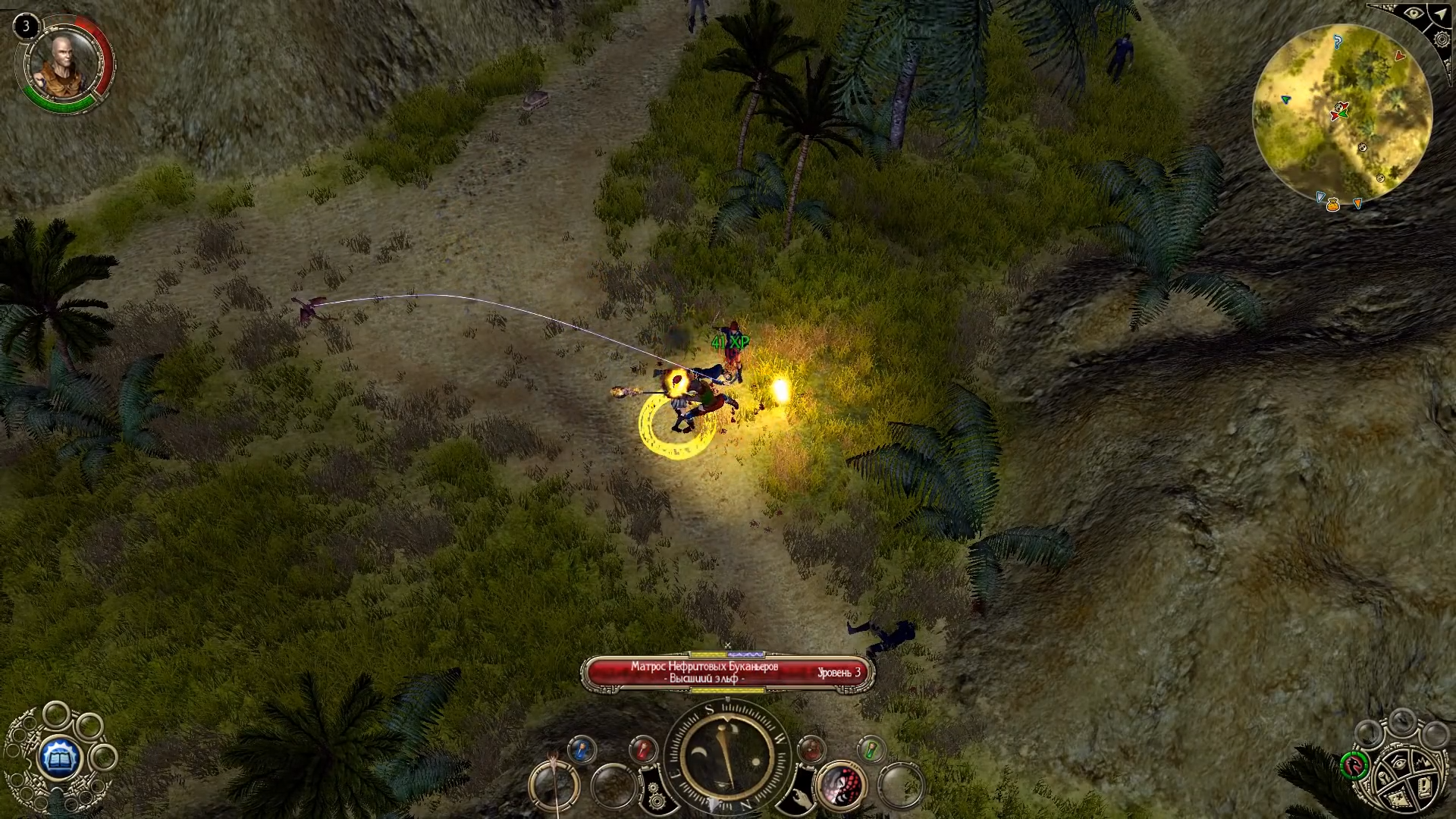Open the minimap gear settings
The height and width of the screenshot is (819, 1456).
coord(1442,39)
